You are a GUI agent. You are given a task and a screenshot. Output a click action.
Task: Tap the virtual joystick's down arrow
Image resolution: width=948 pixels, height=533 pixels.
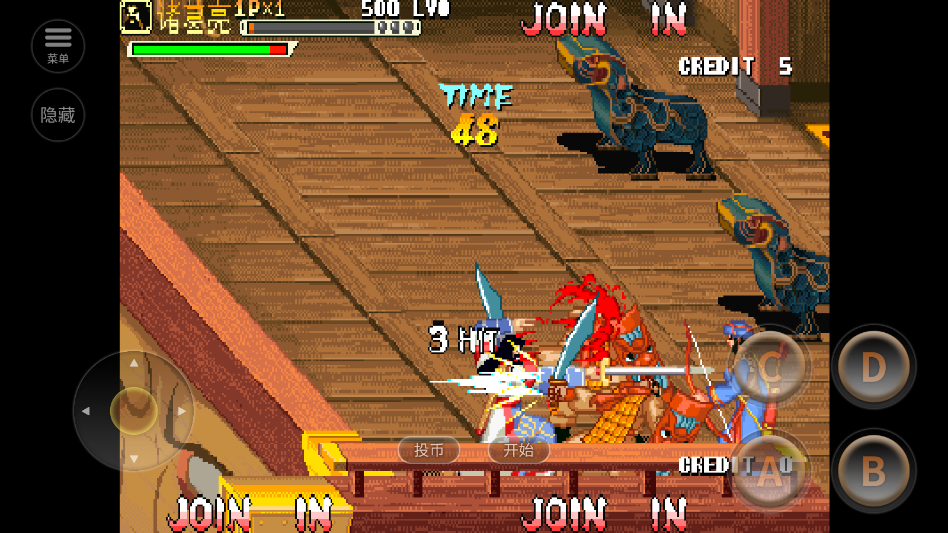(x=134, y=459)
